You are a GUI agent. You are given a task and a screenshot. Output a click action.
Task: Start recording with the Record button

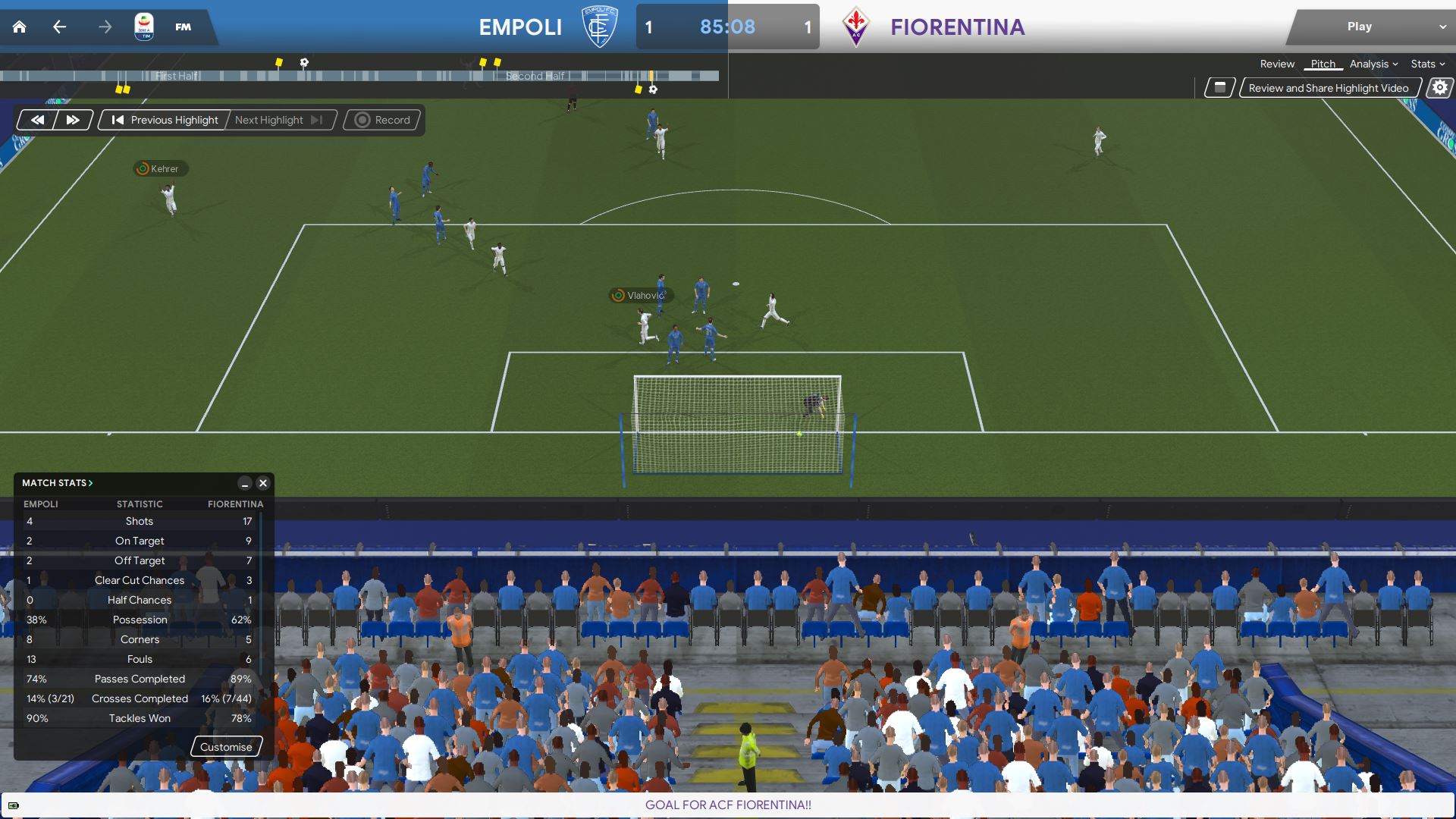(x=383, y=120)
